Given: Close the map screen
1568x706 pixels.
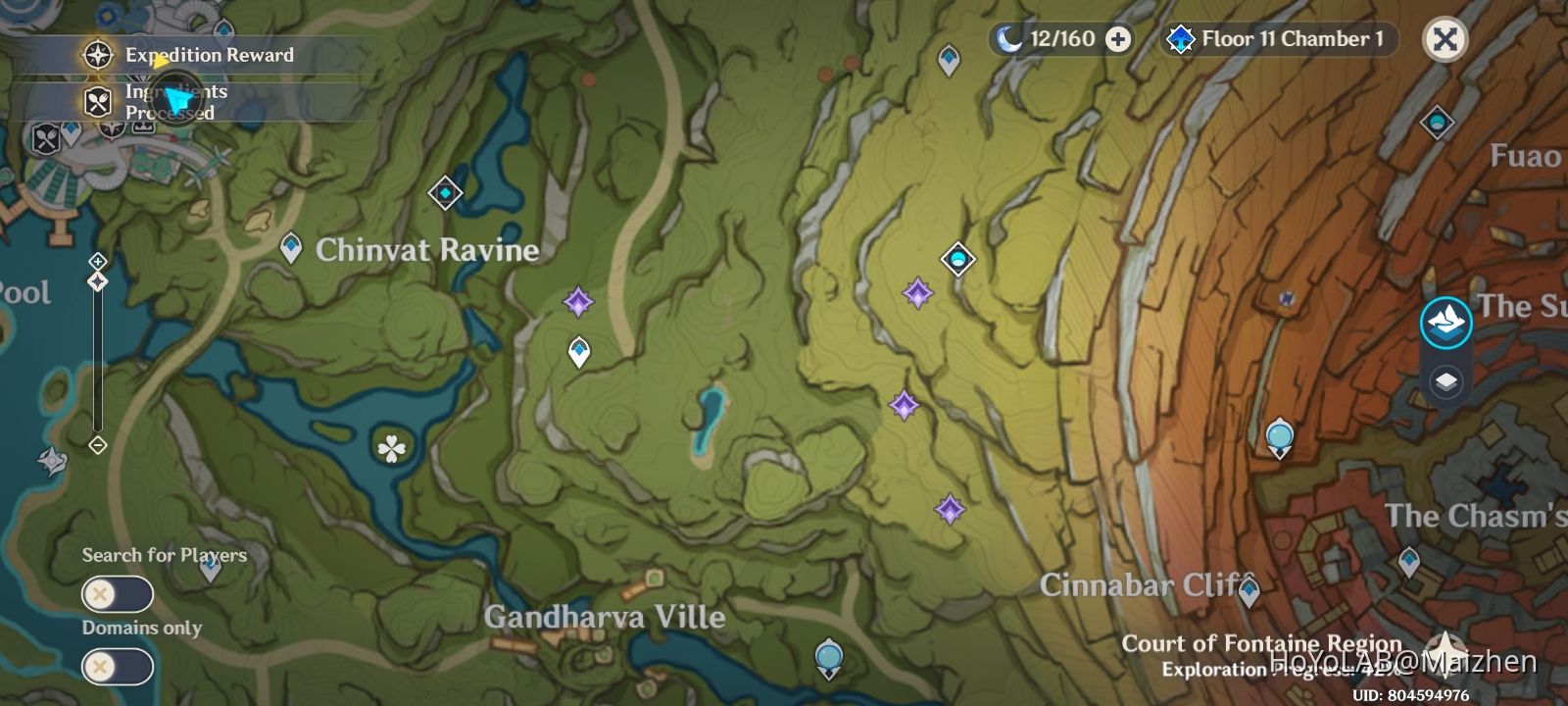Looking at the screenshot, I should pos(1445,41).
